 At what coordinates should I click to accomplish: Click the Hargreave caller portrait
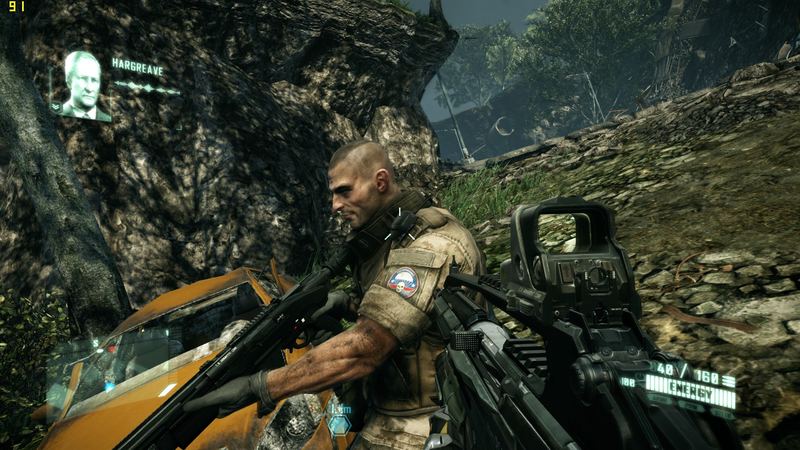[83, 85]
